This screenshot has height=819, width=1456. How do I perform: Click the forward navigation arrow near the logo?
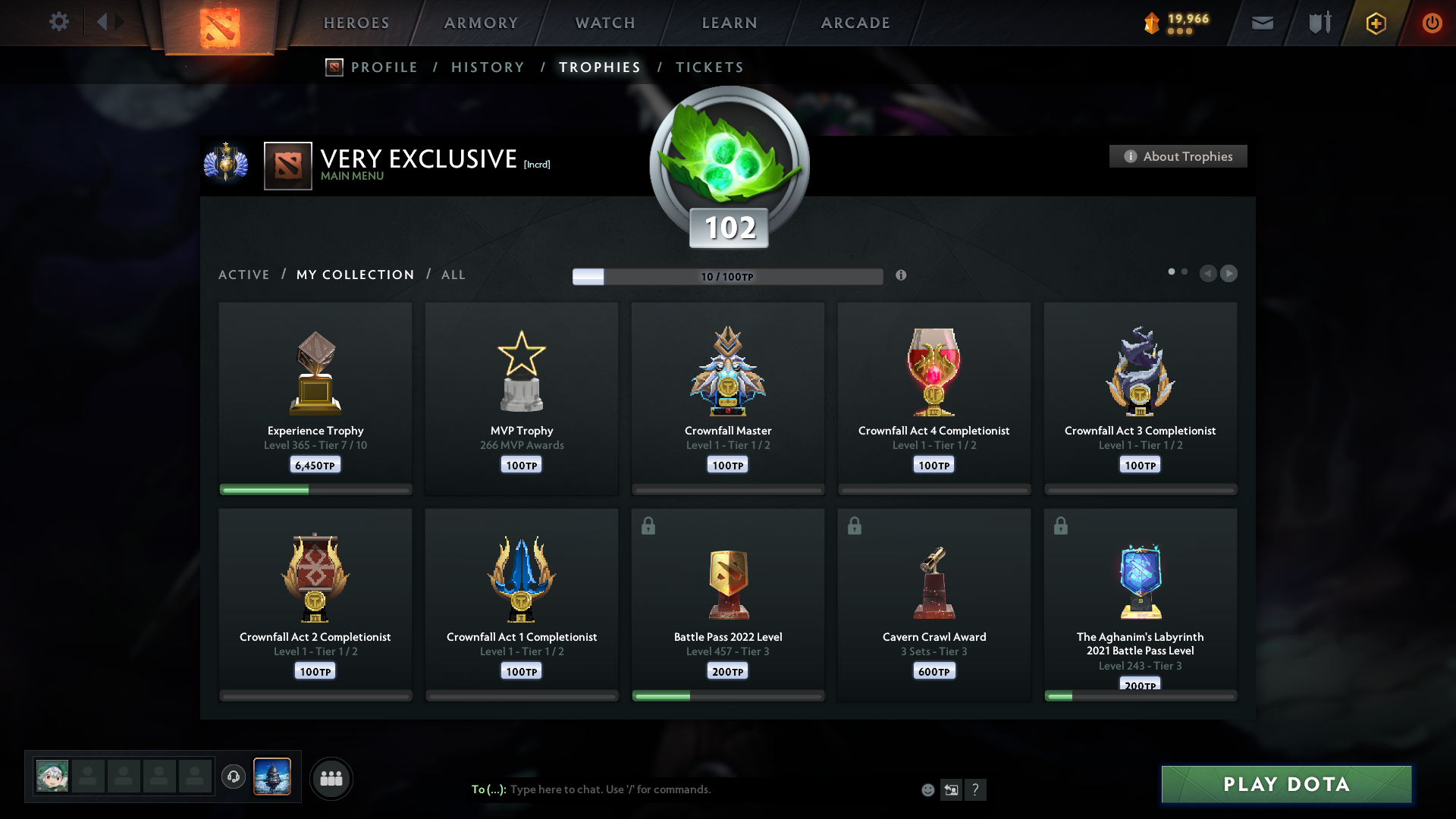coord(120,22)
